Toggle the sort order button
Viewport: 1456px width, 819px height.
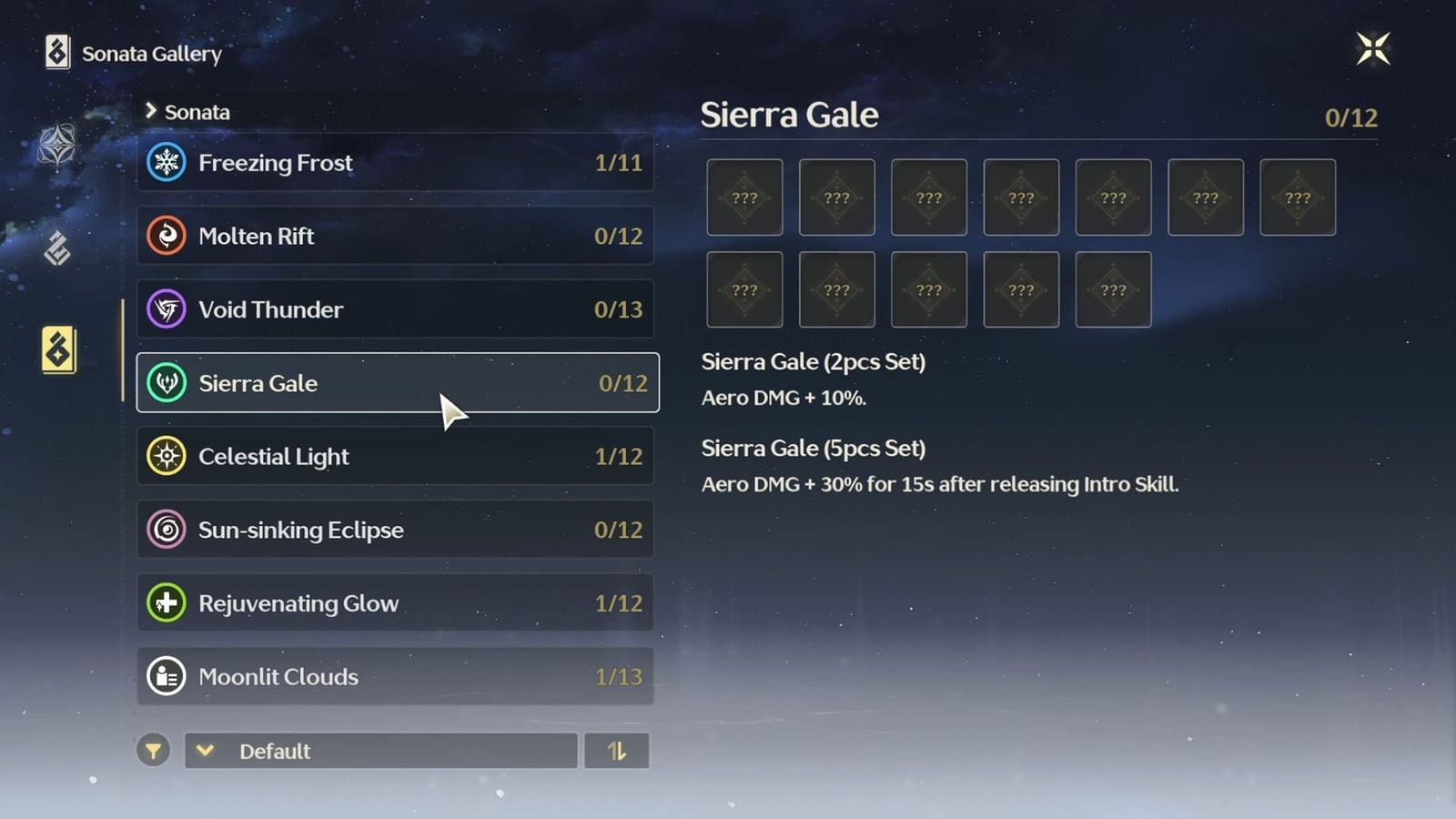(x=617, y=751)
